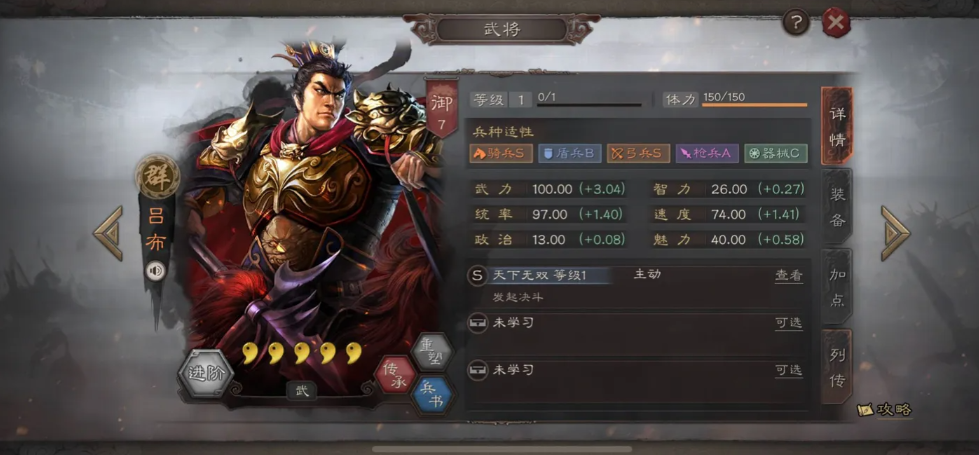Go to previous general with left arrow
Viewport: 979px width, 455px height.
pyautogui.click(x=108, y=234)
